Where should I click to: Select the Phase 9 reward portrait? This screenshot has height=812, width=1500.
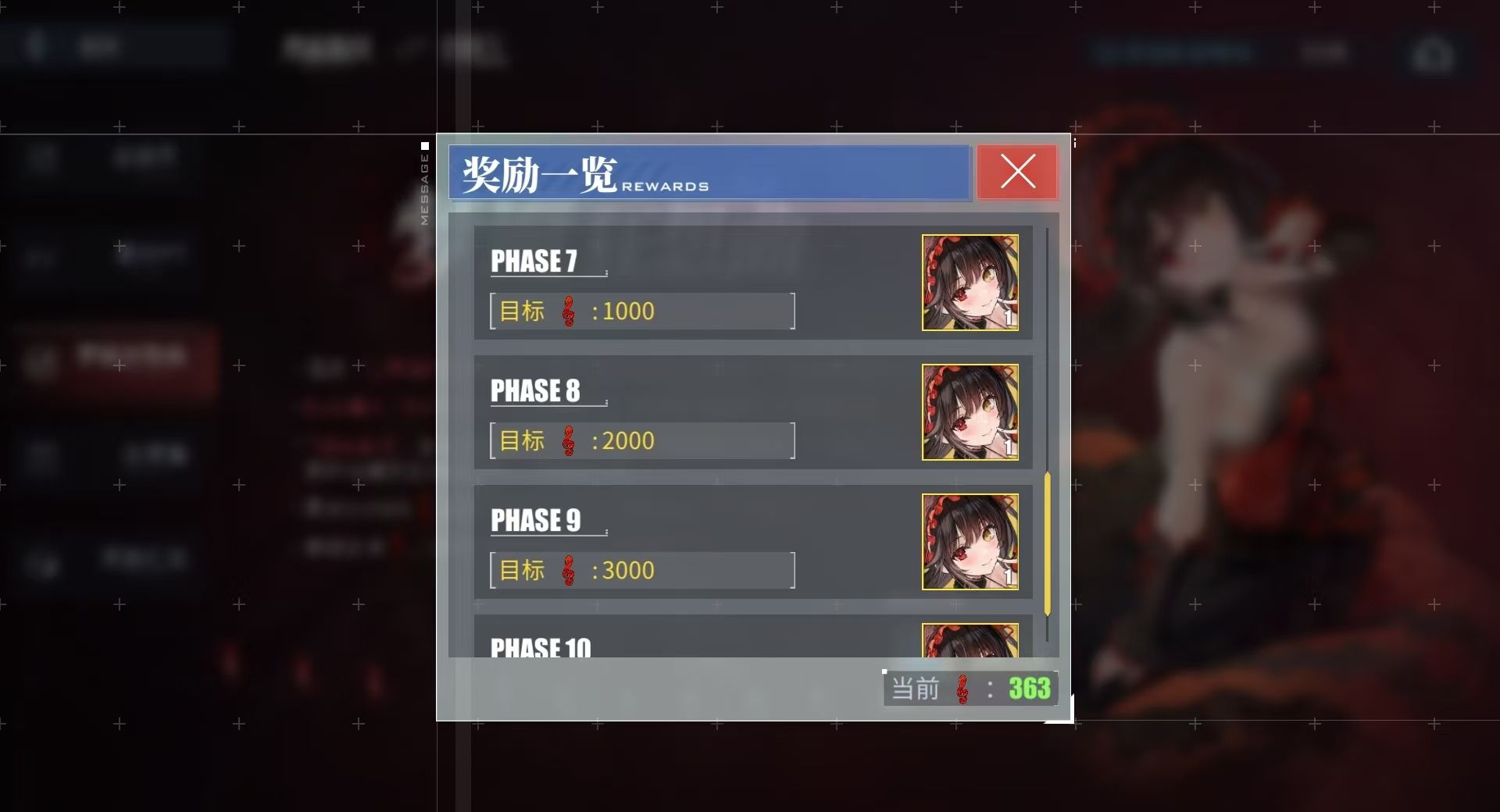click(x=970, y=542)
